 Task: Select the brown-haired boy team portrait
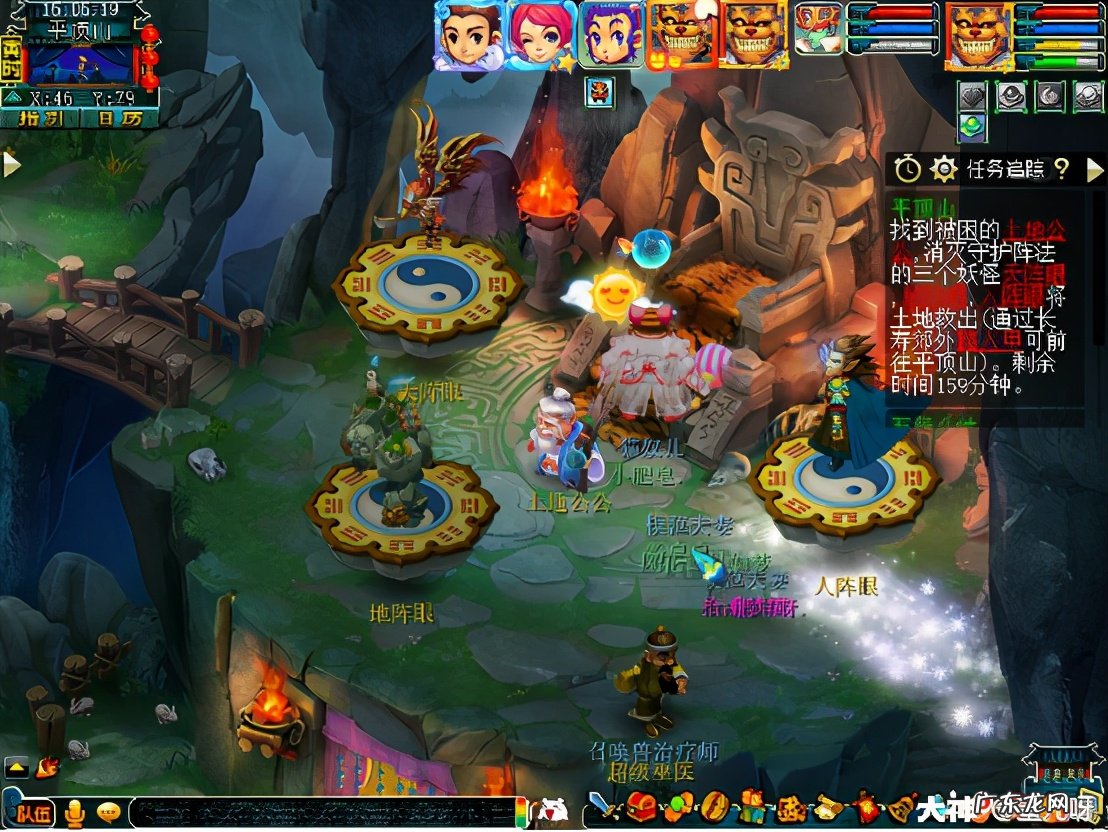point(469,35)
